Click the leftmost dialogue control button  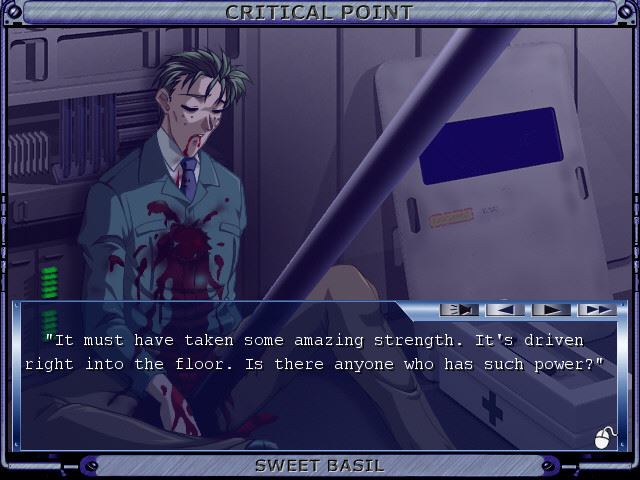(459, 310)
